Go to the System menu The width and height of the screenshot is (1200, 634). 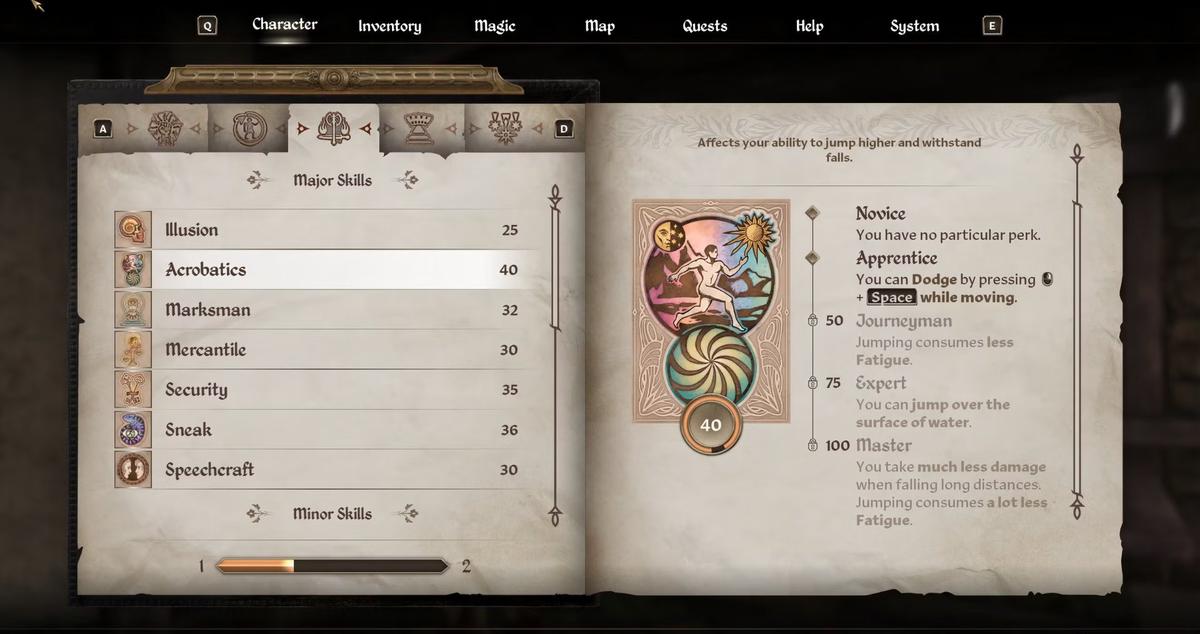[x=914, y=26]
